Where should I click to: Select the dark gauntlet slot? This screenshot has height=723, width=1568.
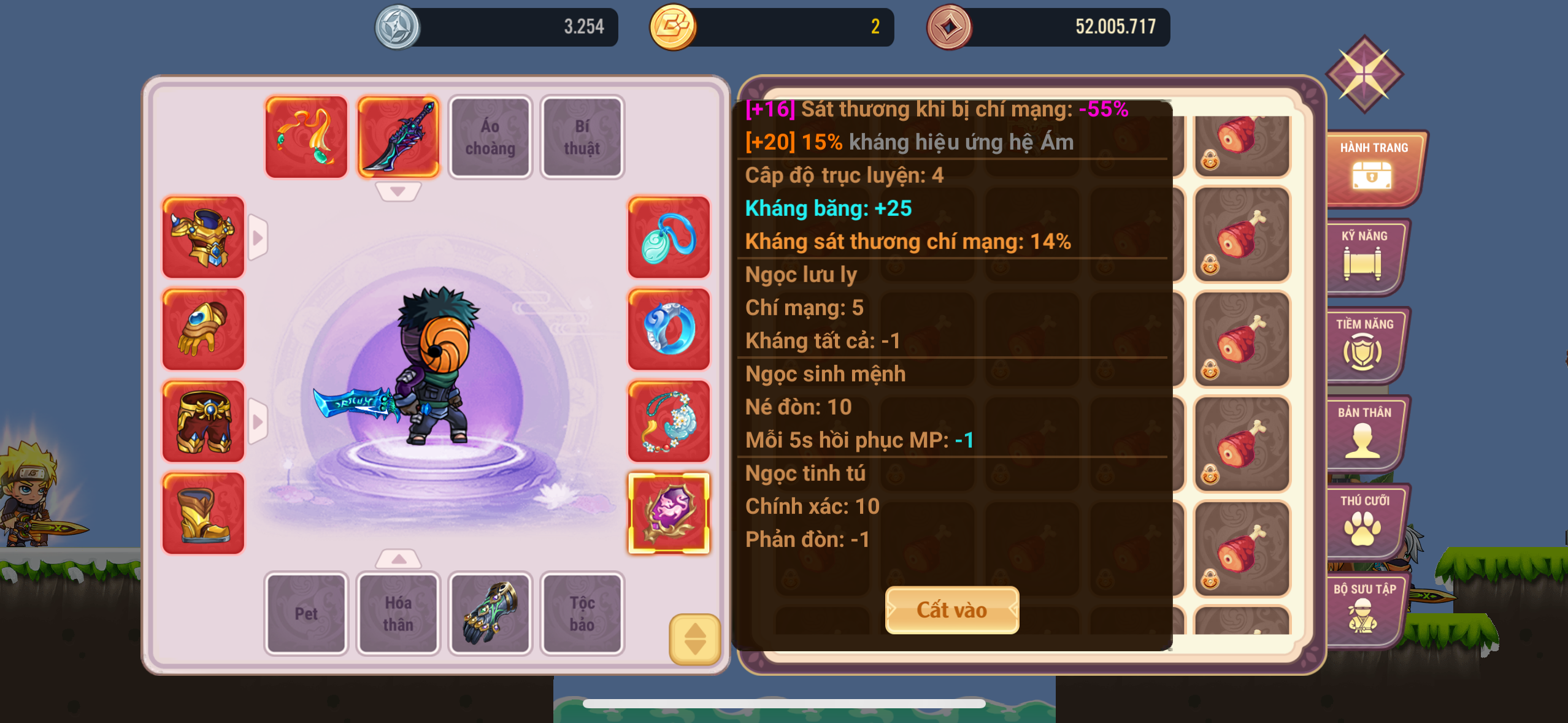(490, 613)
